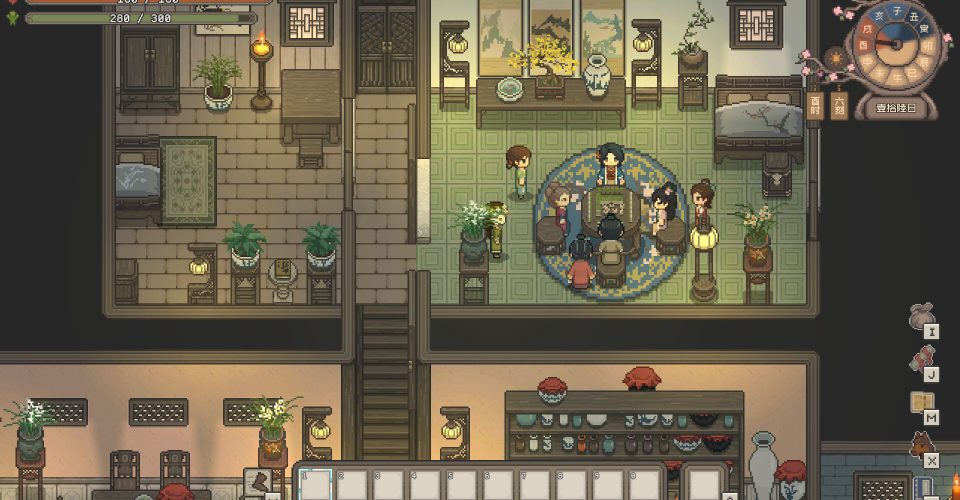Image resolution: width=960 pixels, height=500 pixels.
Task: Click the brown horse head icon
Action: tap(921, 444)
